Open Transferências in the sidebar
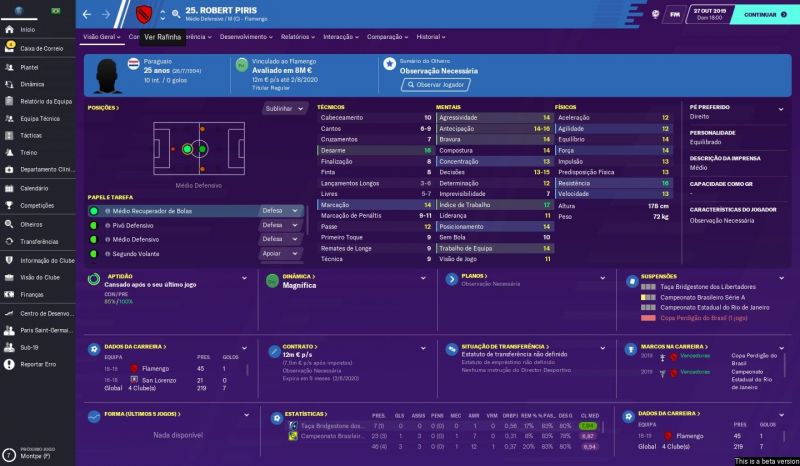800x466 pixels. [38, 241]
